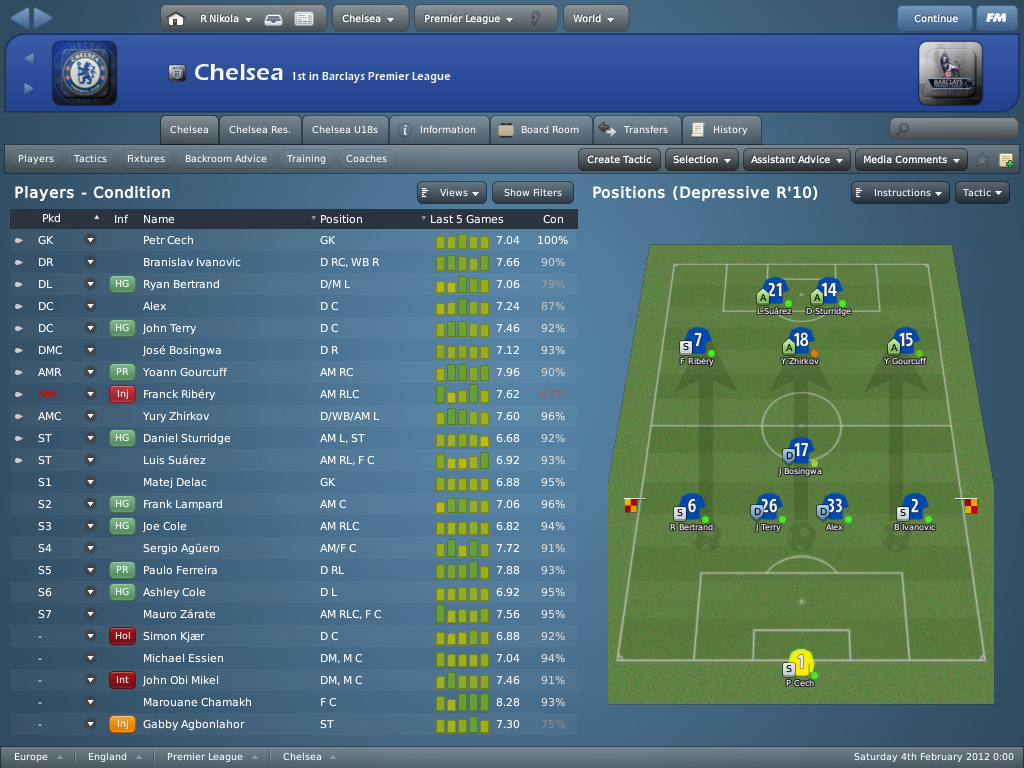Image resolution: width=1024 pixels, height=768 pixels.
Task: Select P Cech's goalkeeper shirt on pitch
Action: (801, 663)
